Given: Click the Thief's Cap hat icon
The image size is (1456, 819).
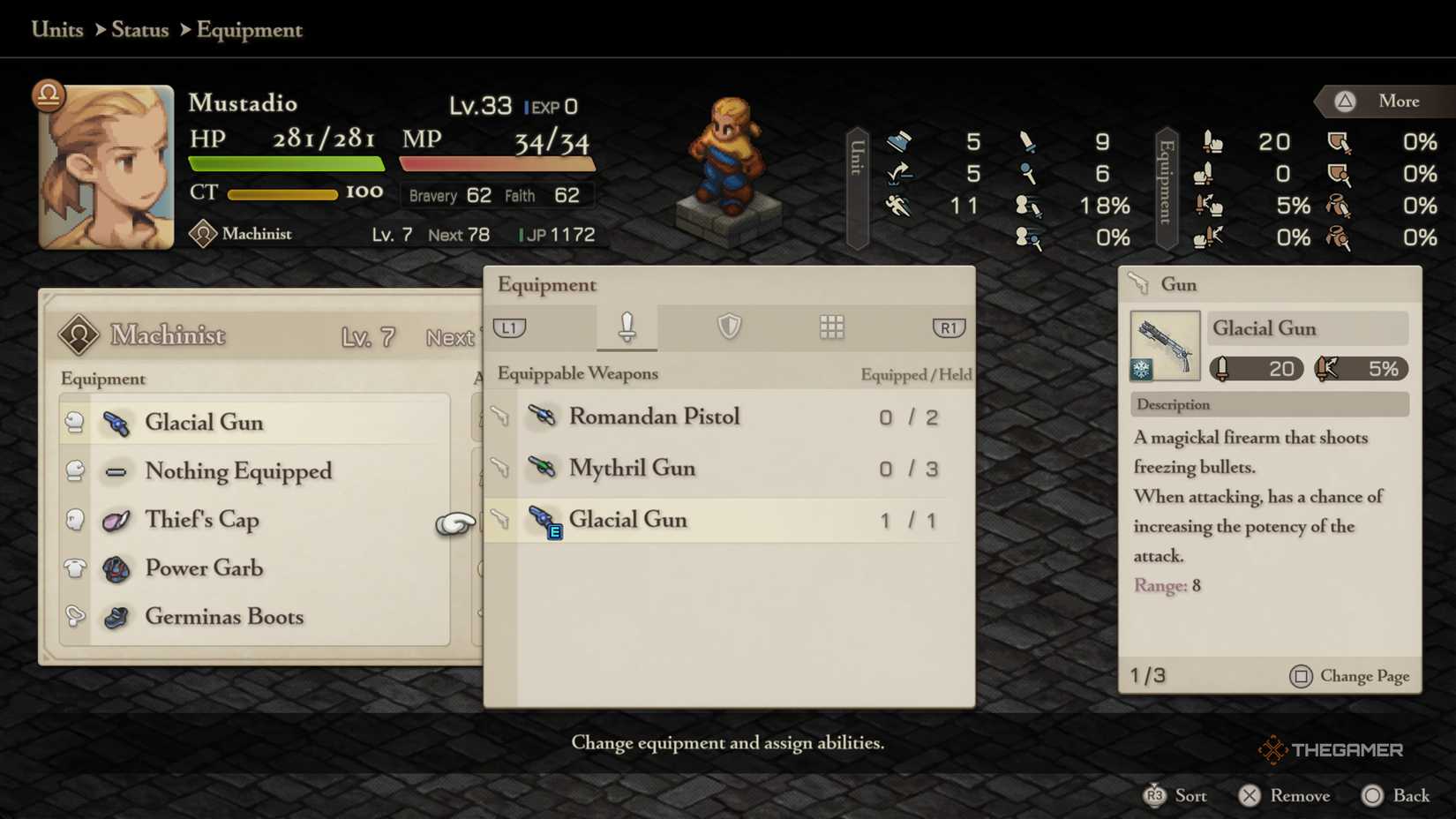Looking at the screenshot, I should 116,521.
